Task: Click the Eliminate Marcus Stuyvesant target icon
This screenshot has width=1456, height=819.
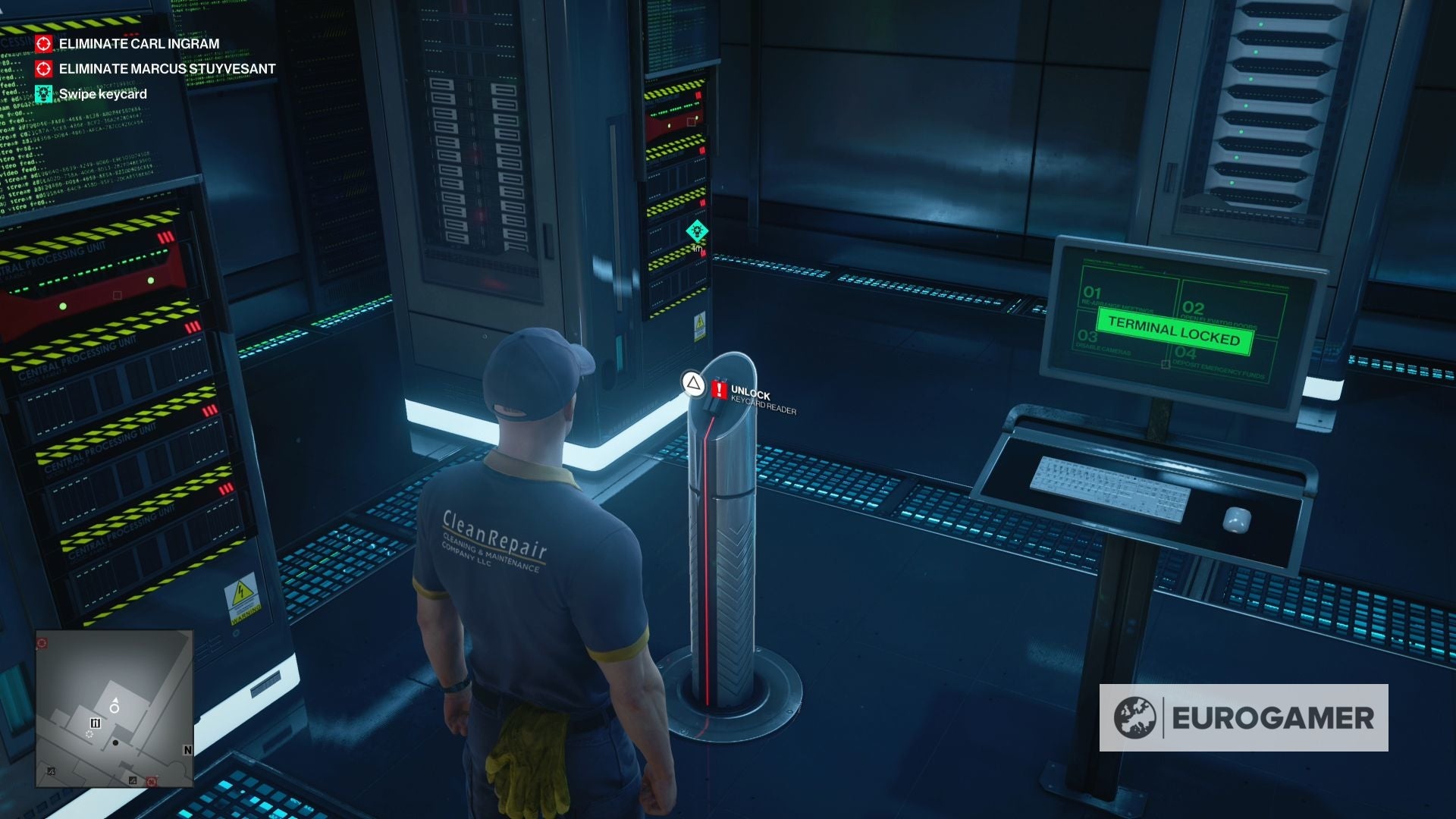Action: 43,68
